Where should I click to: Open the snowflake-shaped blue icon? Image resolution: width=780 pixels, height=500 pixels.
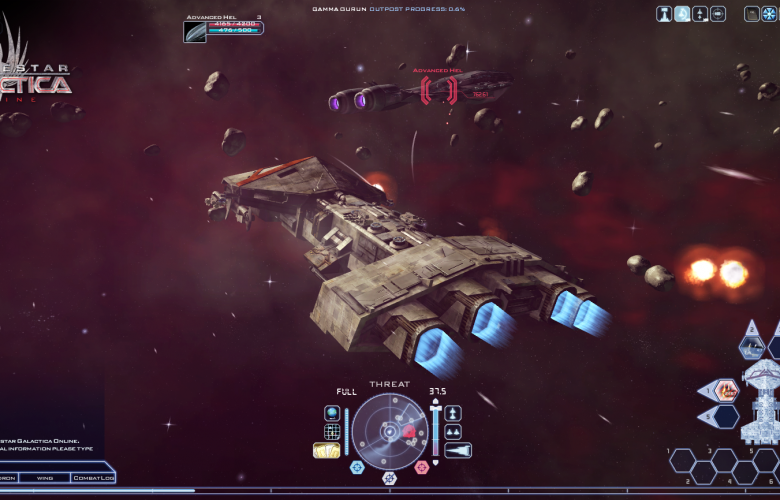769,14
